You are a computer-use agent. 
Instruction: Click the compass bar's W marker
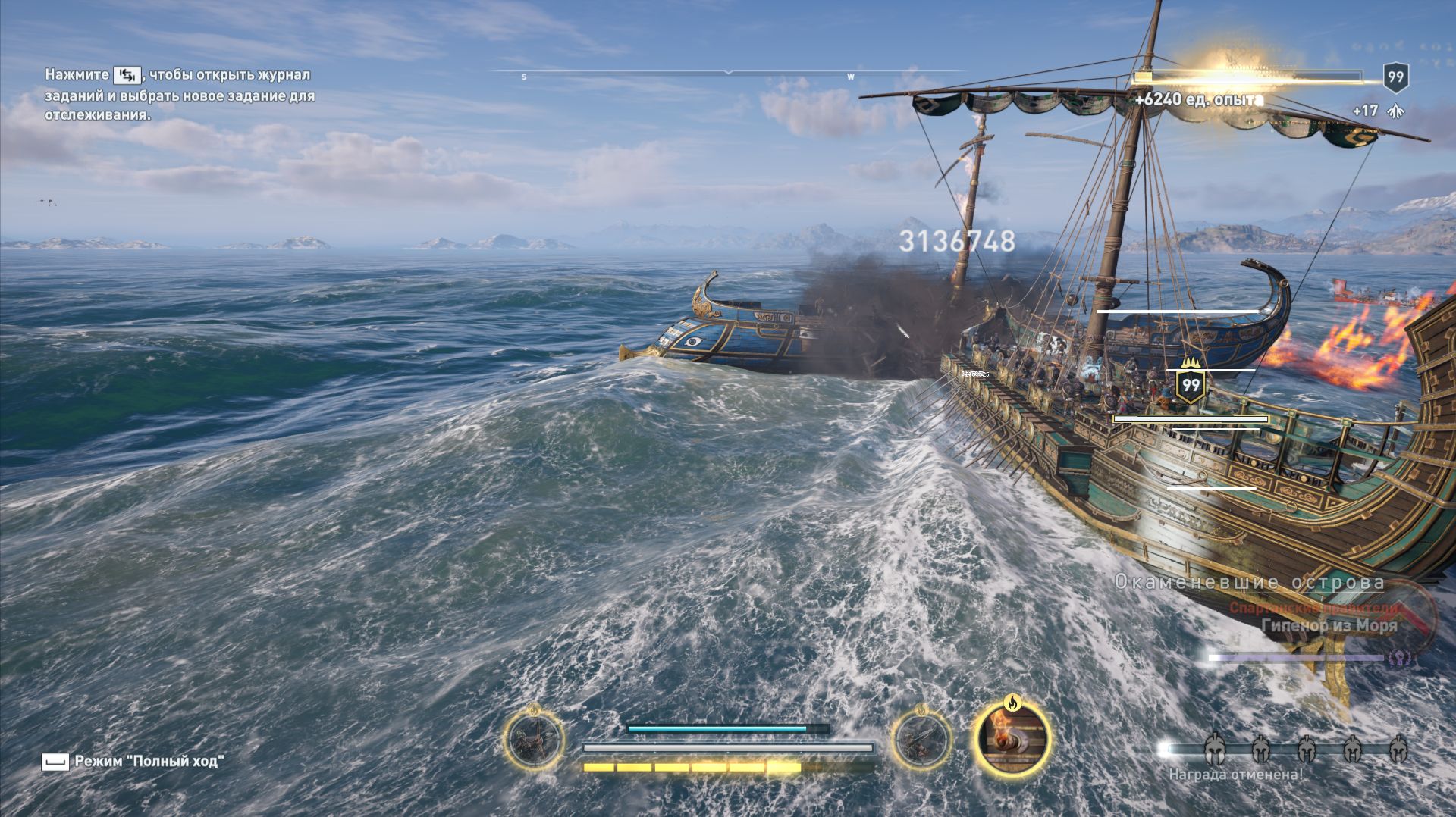[x=851, y=77]
